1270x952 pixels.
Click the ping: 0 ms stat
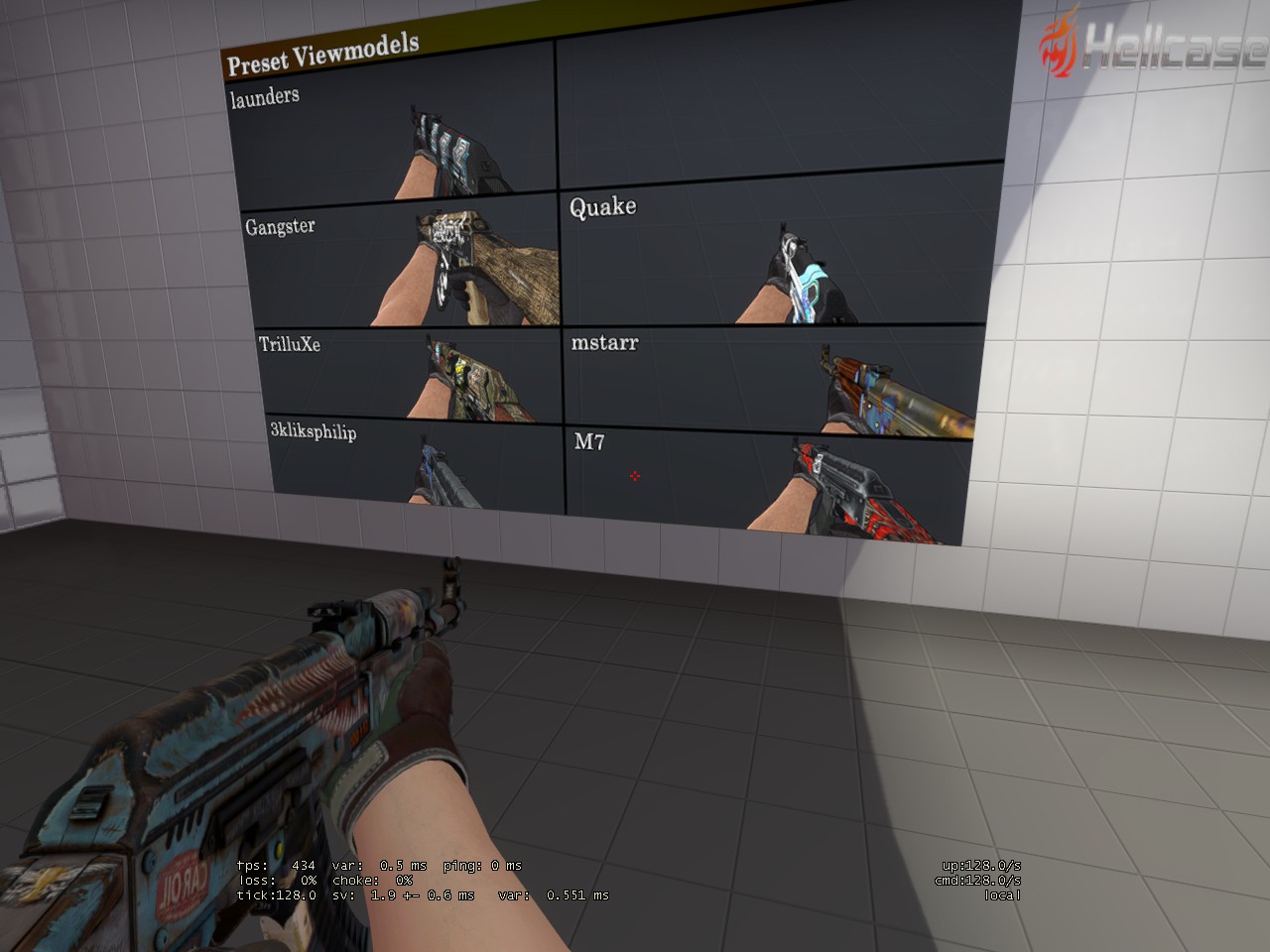pyautogui.click(x=483, y=865)
